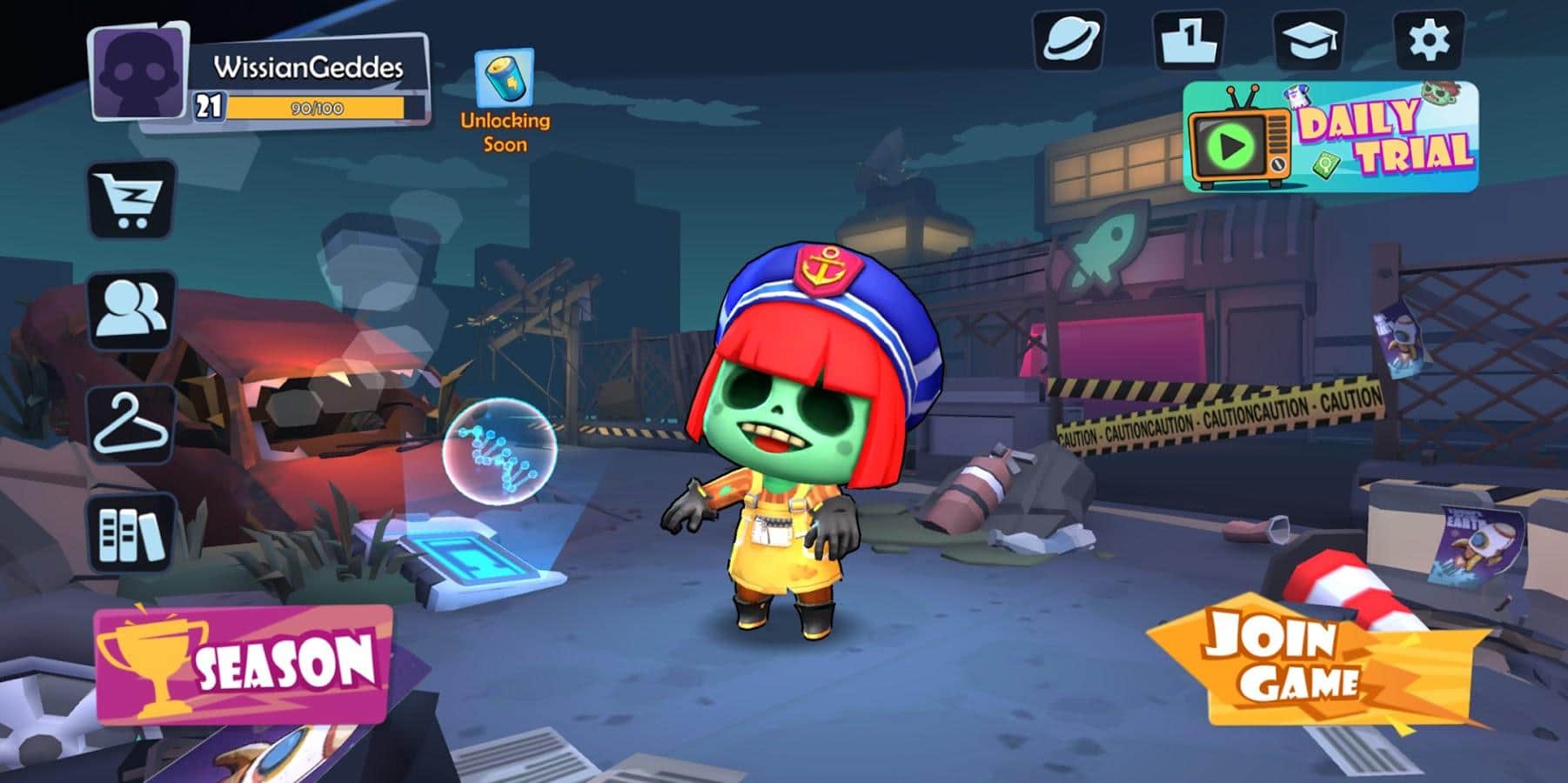Viewport: 1568px width, 783px height.
Task: Open the player profile avatar
Action: (x=139, y=72)
